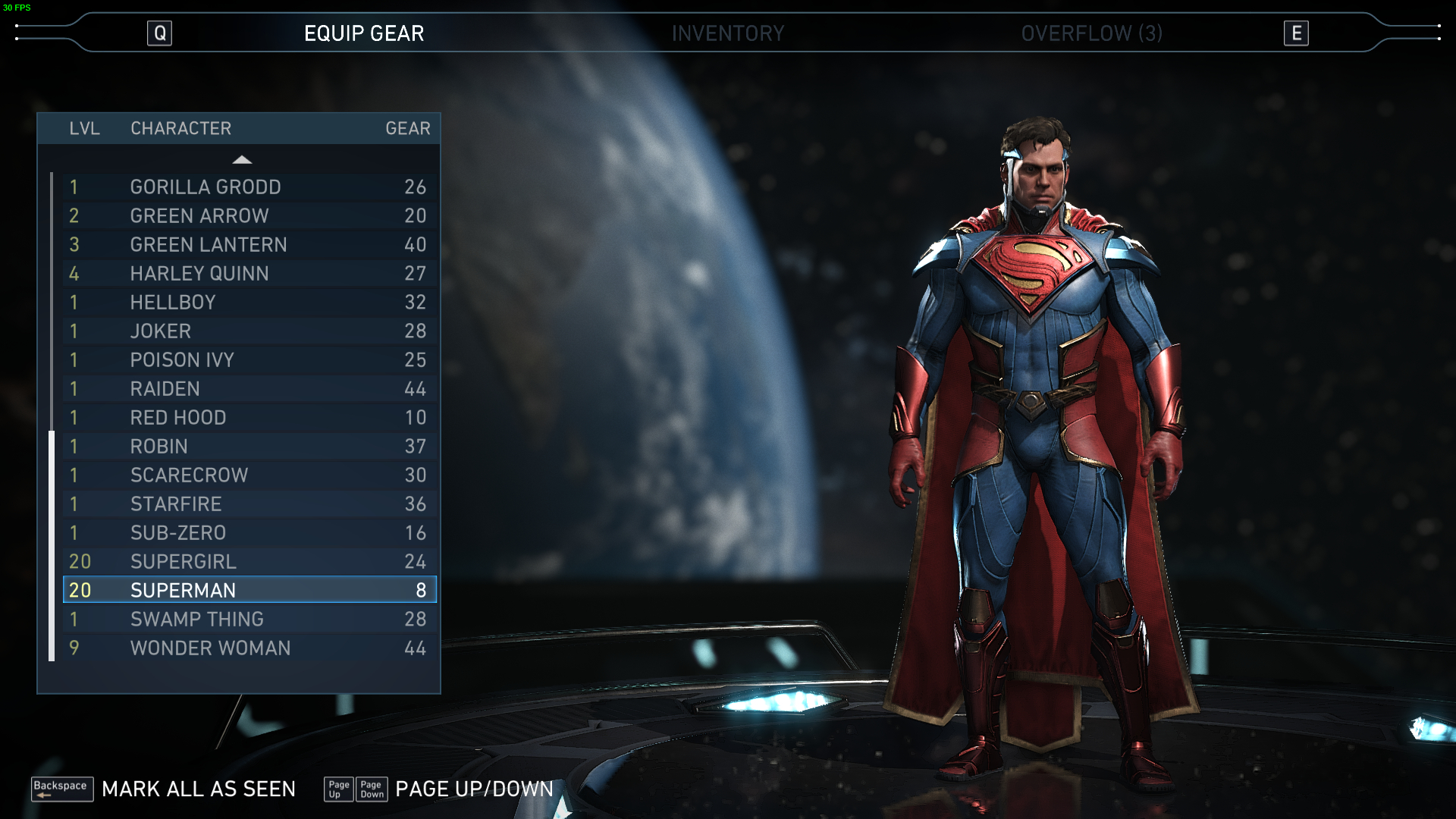Select Poison Ivy in the list
This screenshot has width=1456, height=819.
(x=249, y=360)
